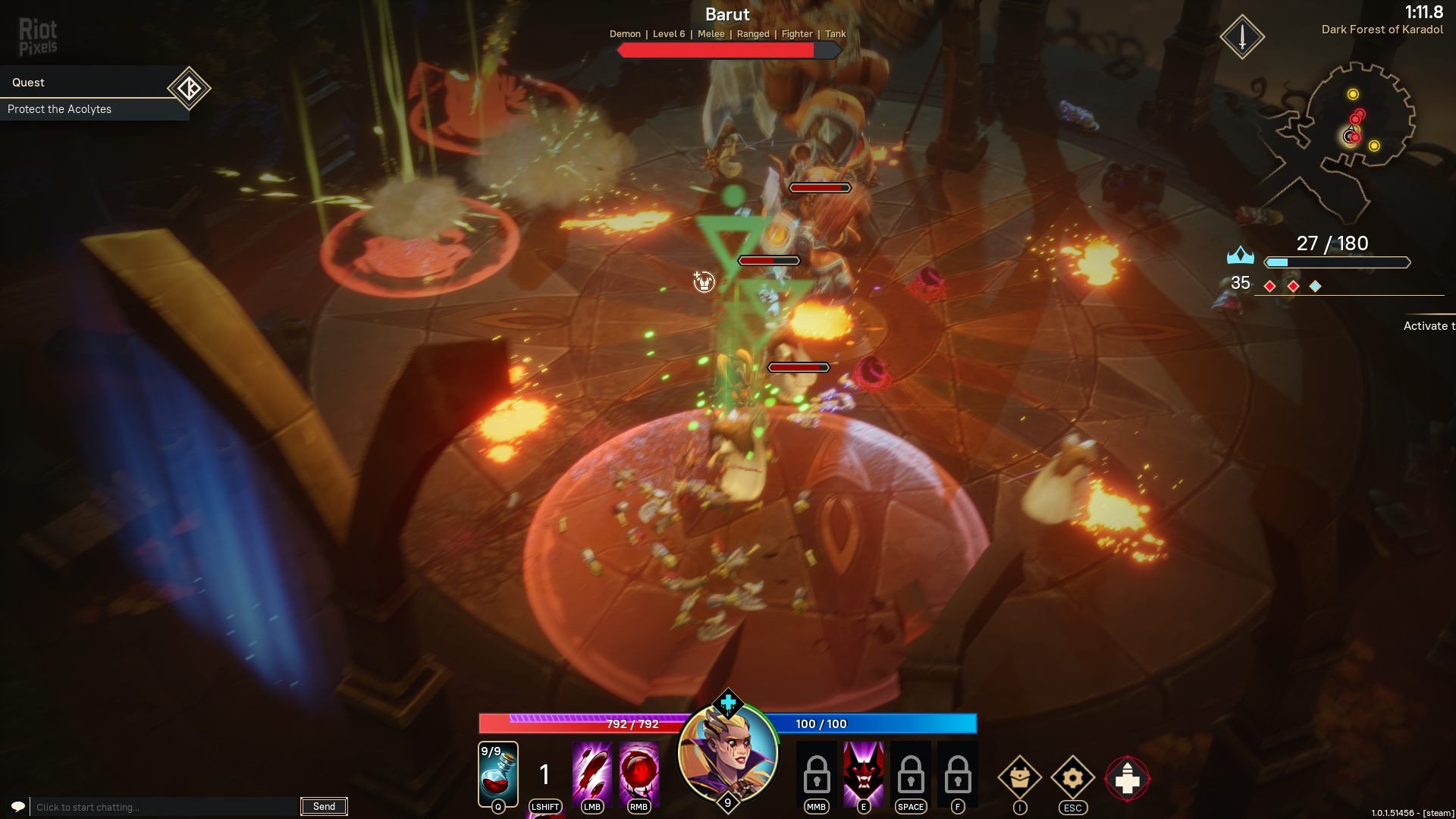Send the chat message

[324, 807]
